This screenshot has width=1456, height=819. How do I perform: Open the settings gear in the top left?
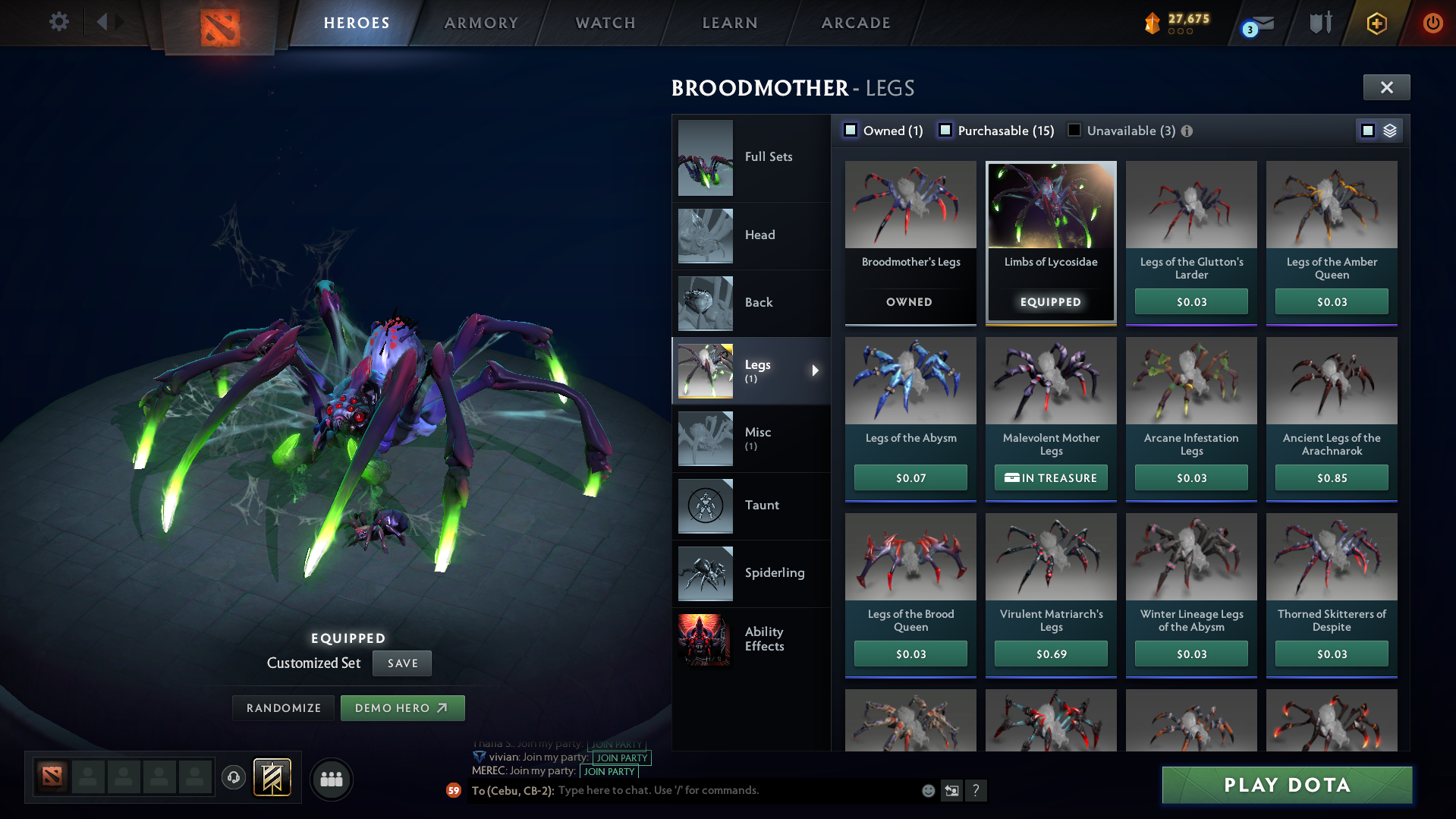59,22
